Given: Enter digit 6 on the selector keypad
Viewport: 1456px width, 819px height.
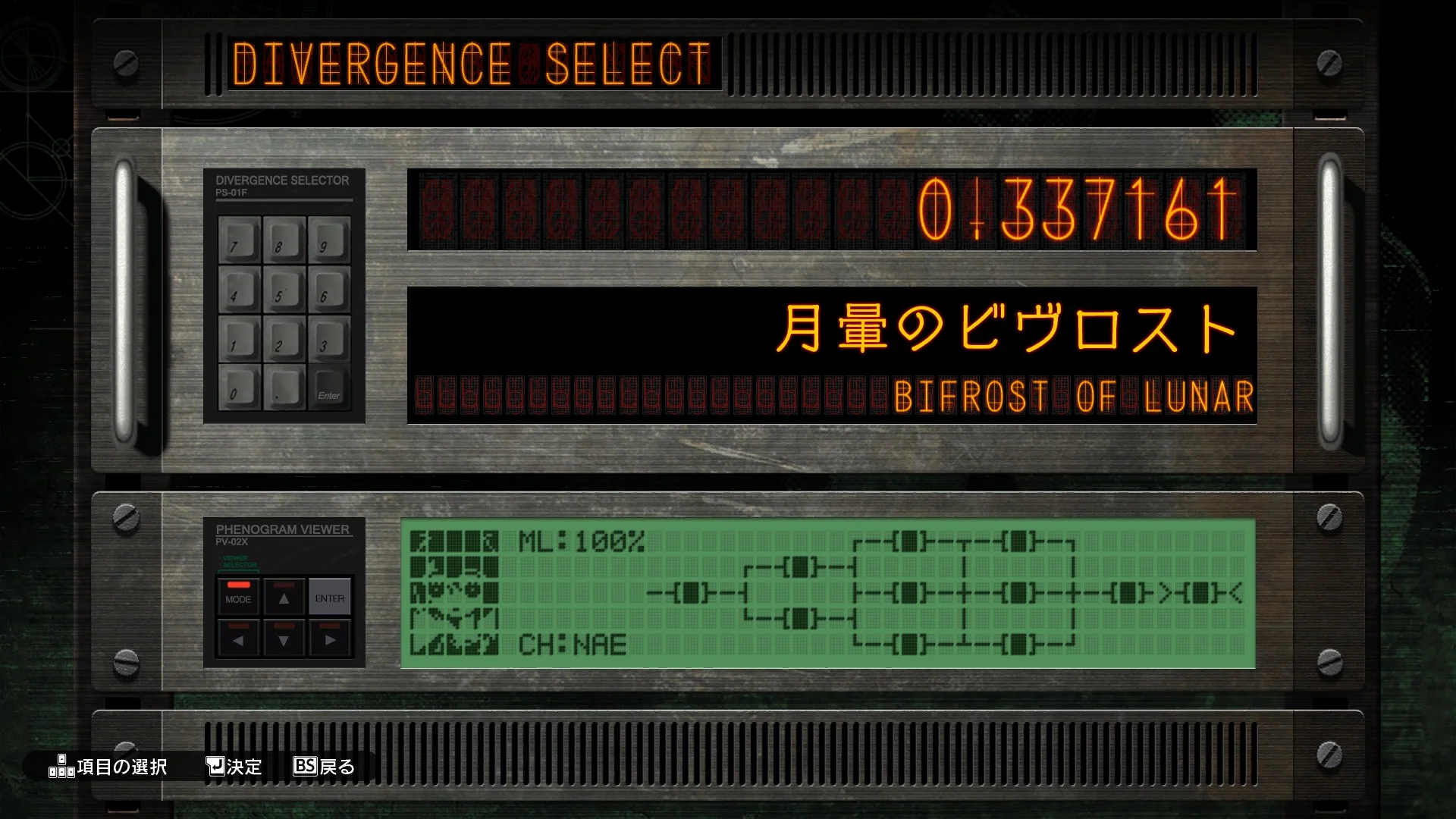Looking at the screenshot, I should (x=329, y=289).
